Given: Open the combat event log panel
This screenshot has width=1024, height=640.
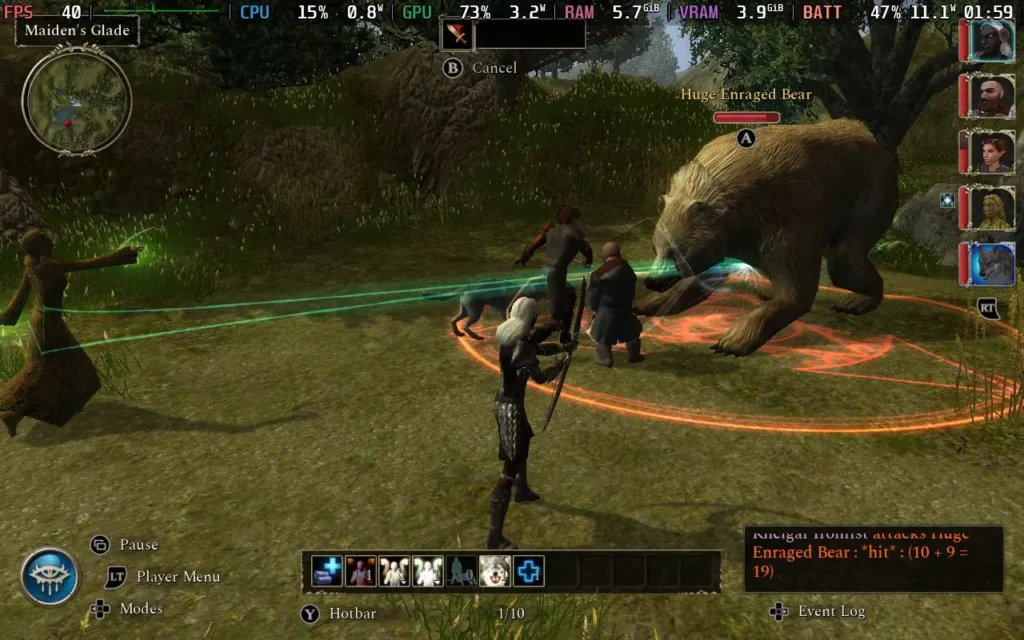Looking at the screenshot, I should coord(873,559).
